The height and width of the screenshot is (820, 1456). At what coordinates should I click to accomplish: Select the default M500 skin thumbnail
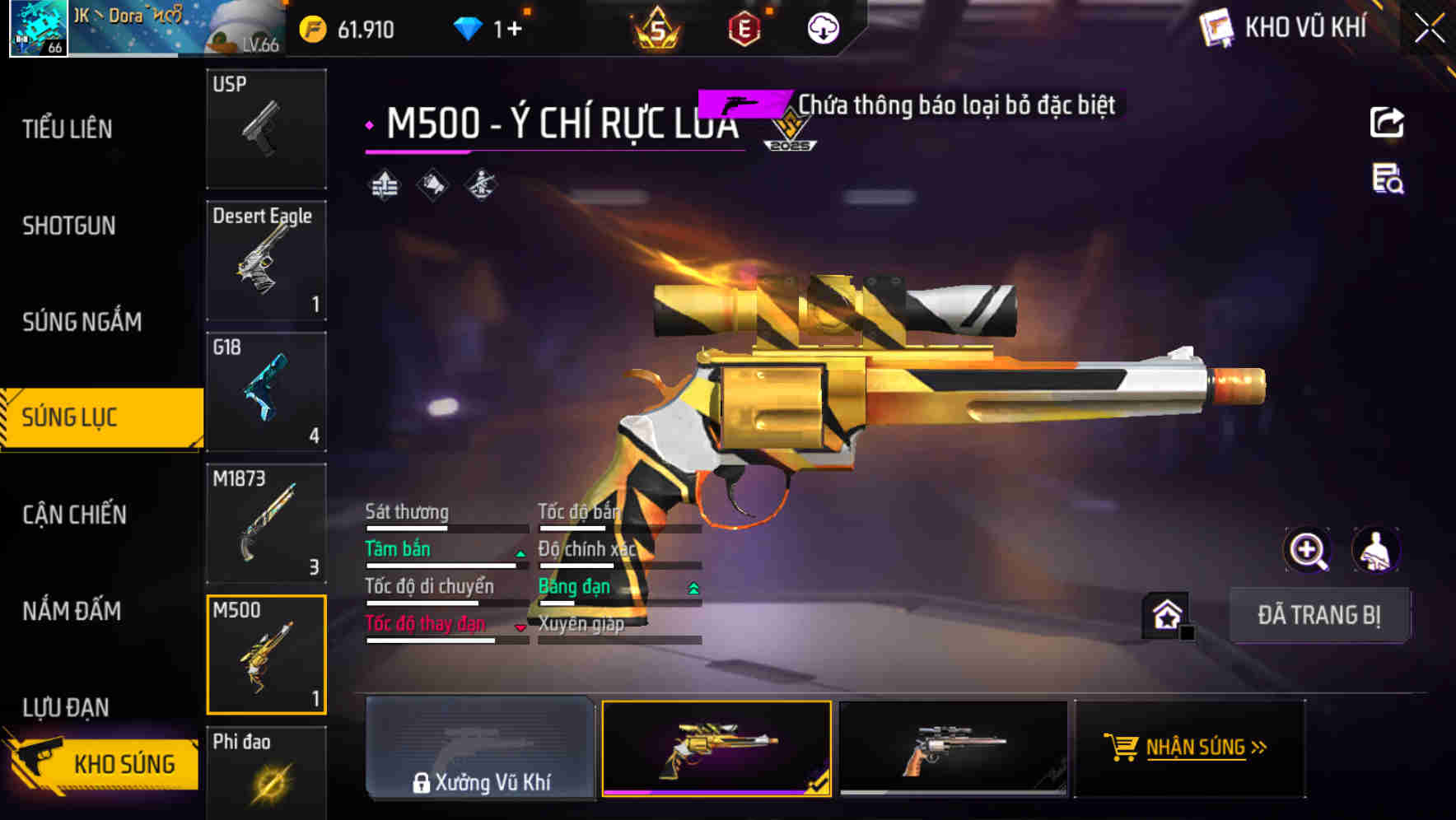click(x=953, y=749)
